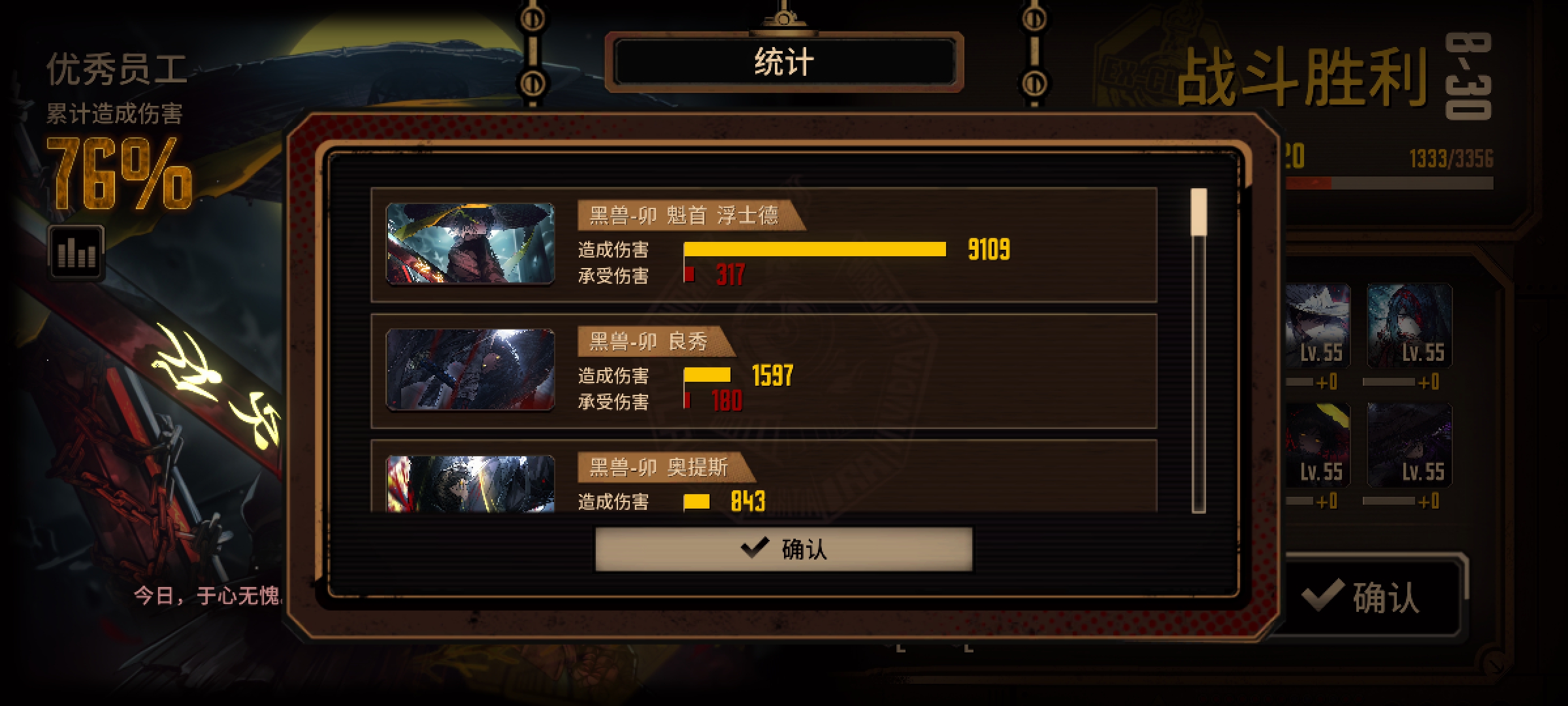Image resolution: width=1568 pixels, height=706 pixels.
Task: Select the 浮士德 damage statistics entry
Action: point(784,245)
